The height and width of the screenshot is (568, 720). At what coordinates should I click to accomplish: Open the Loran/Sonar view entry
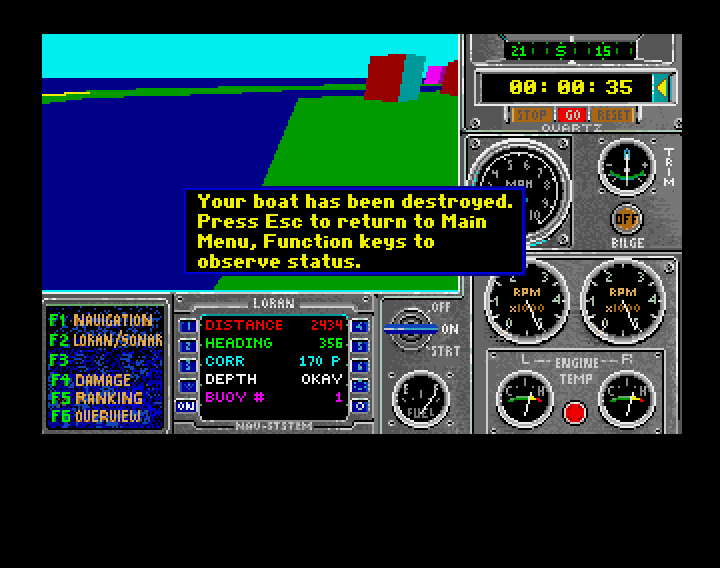[x=104, y=340]
